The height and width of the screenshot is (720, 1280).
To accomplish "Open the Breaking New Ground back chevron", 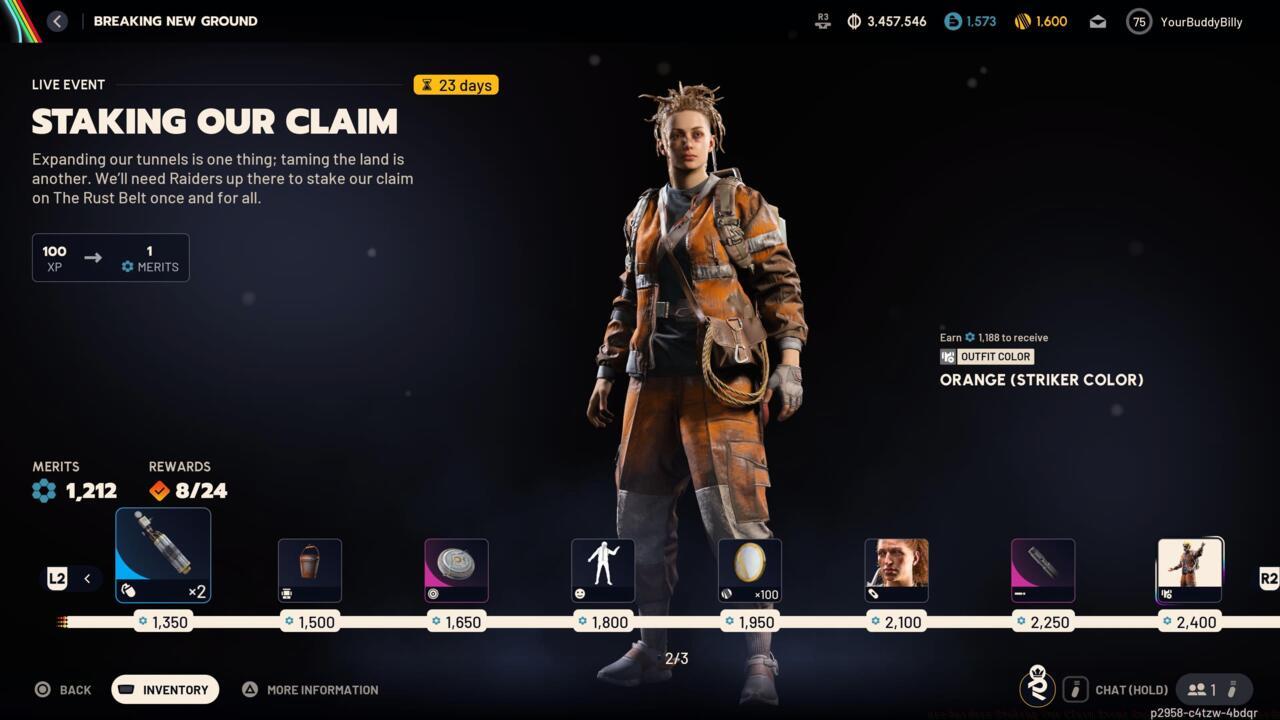I will (x=57, y=20).
